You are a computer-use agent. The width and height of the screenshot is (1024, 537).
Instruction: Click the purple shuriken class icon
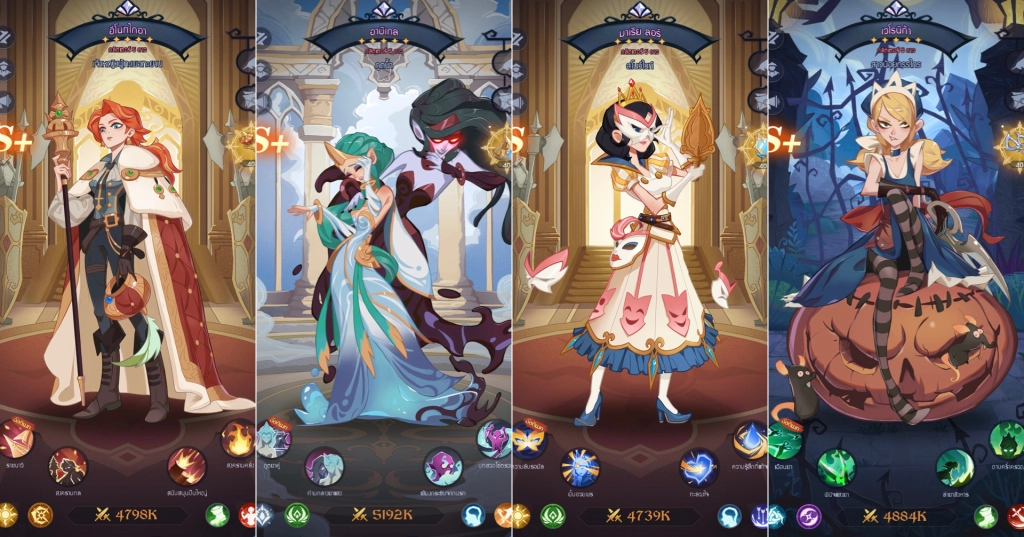[x=808, y=516]
